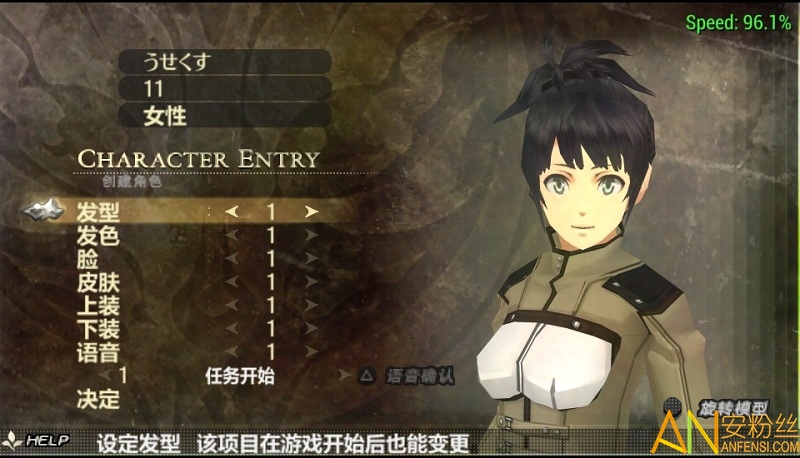Change the gender field showing 女性
Viewport: 800px width, 458px height.
click(x=224, y=115)
